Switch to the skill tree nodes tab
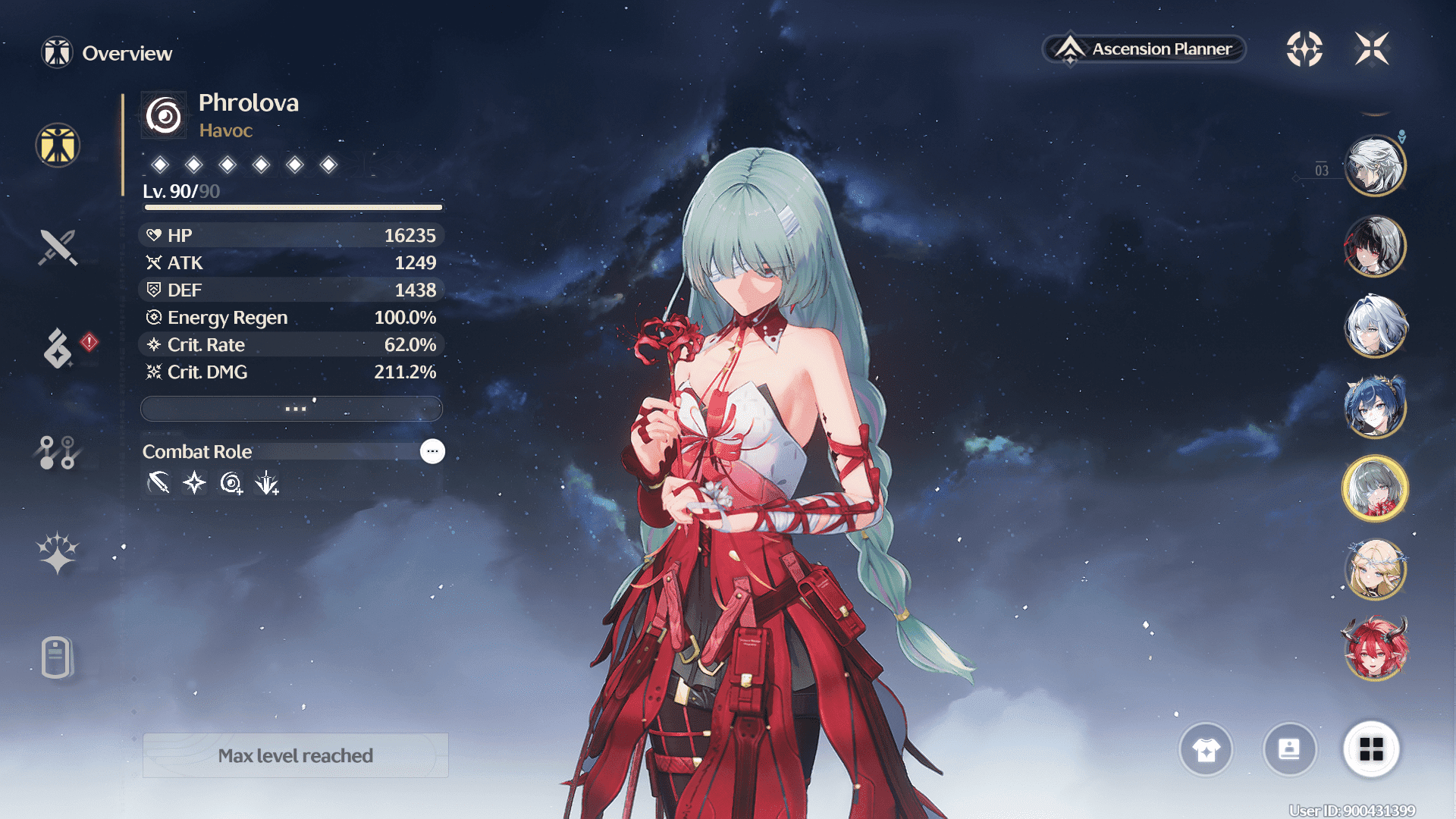 pos(58,452)
